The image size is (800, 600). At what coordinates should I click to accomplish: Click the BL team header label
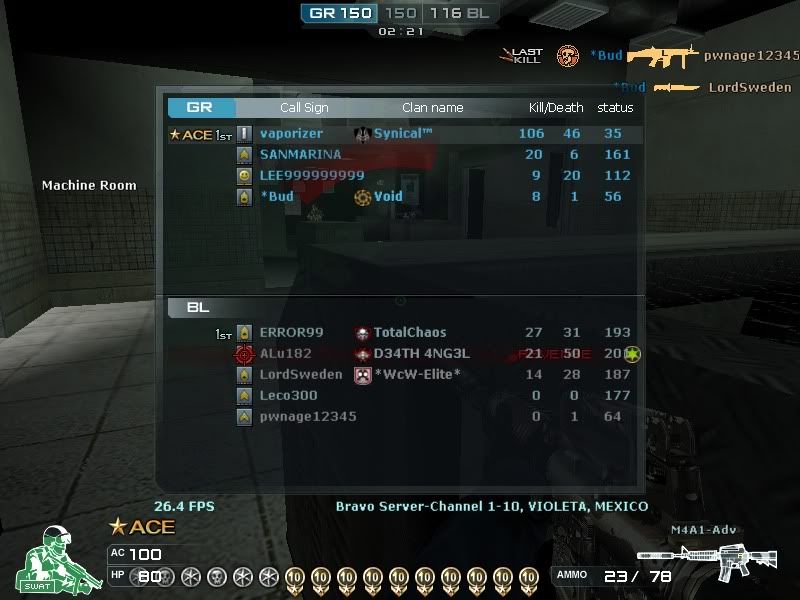198,308
